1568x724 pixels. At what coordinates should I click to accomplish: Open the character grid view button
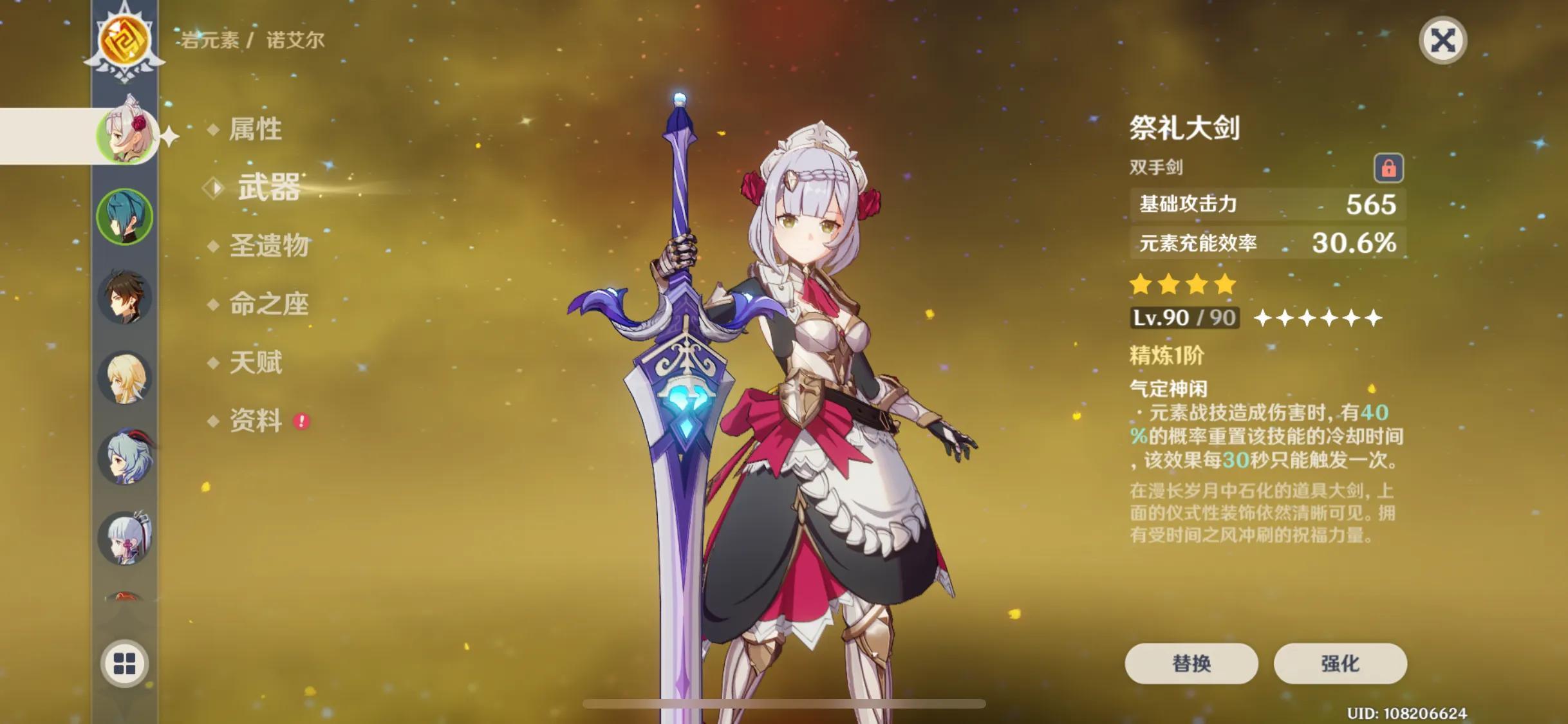124,664
